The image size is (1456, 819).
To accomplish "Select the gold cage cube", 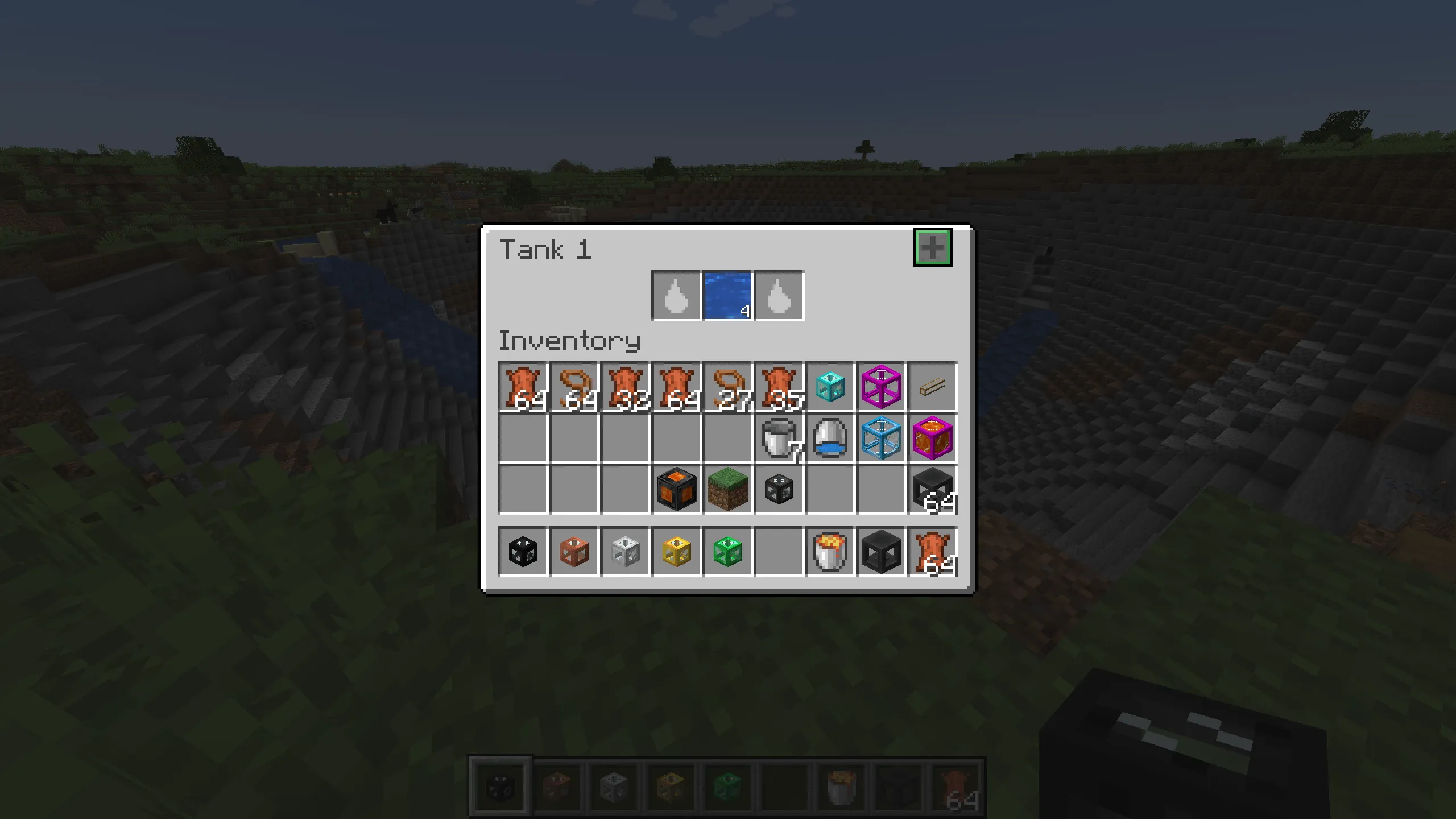I will [x=677, y=552].
